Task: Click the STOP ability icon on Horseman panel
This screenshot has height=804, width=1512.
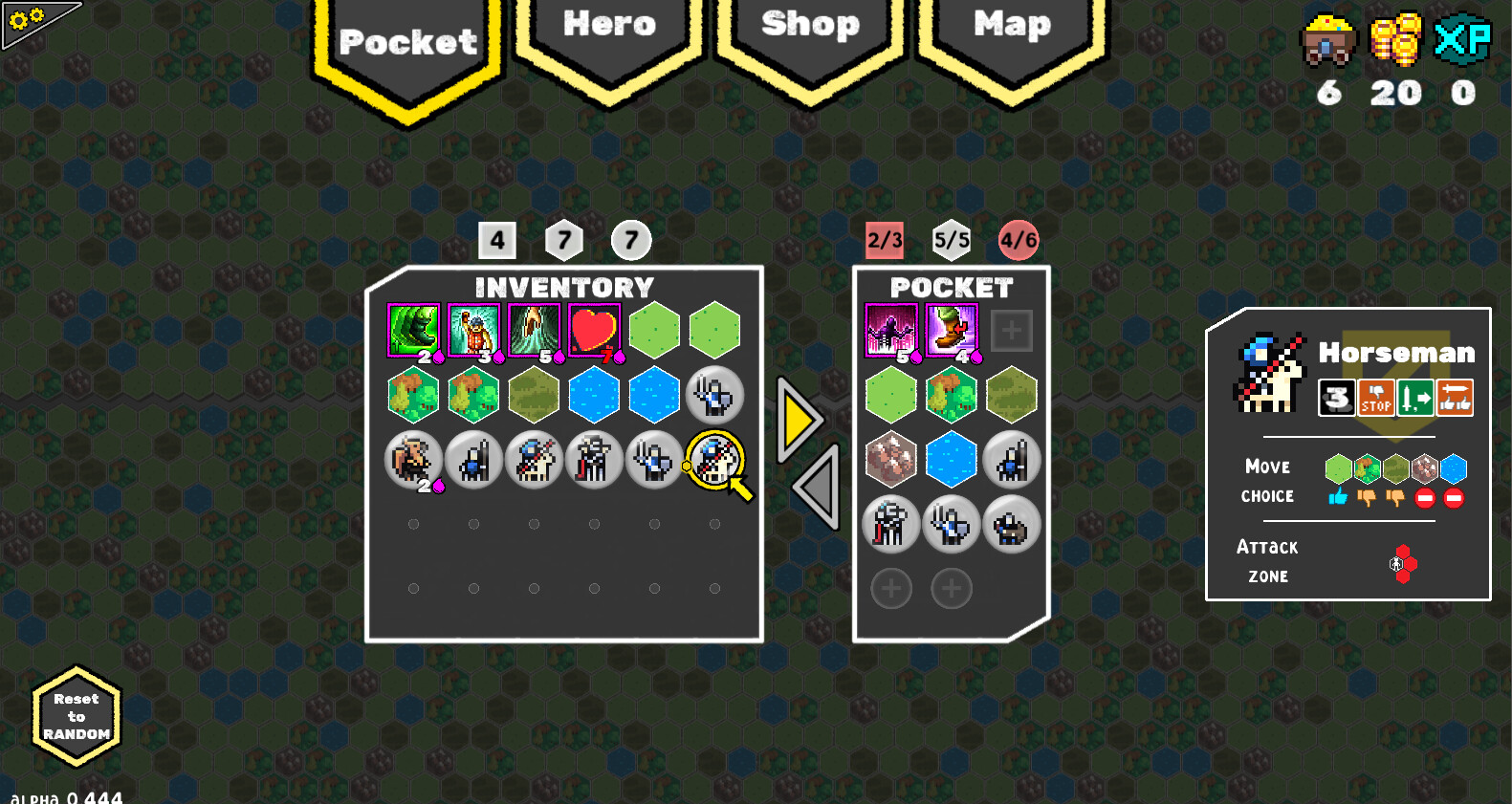Action: click(x=1377, y=398)
